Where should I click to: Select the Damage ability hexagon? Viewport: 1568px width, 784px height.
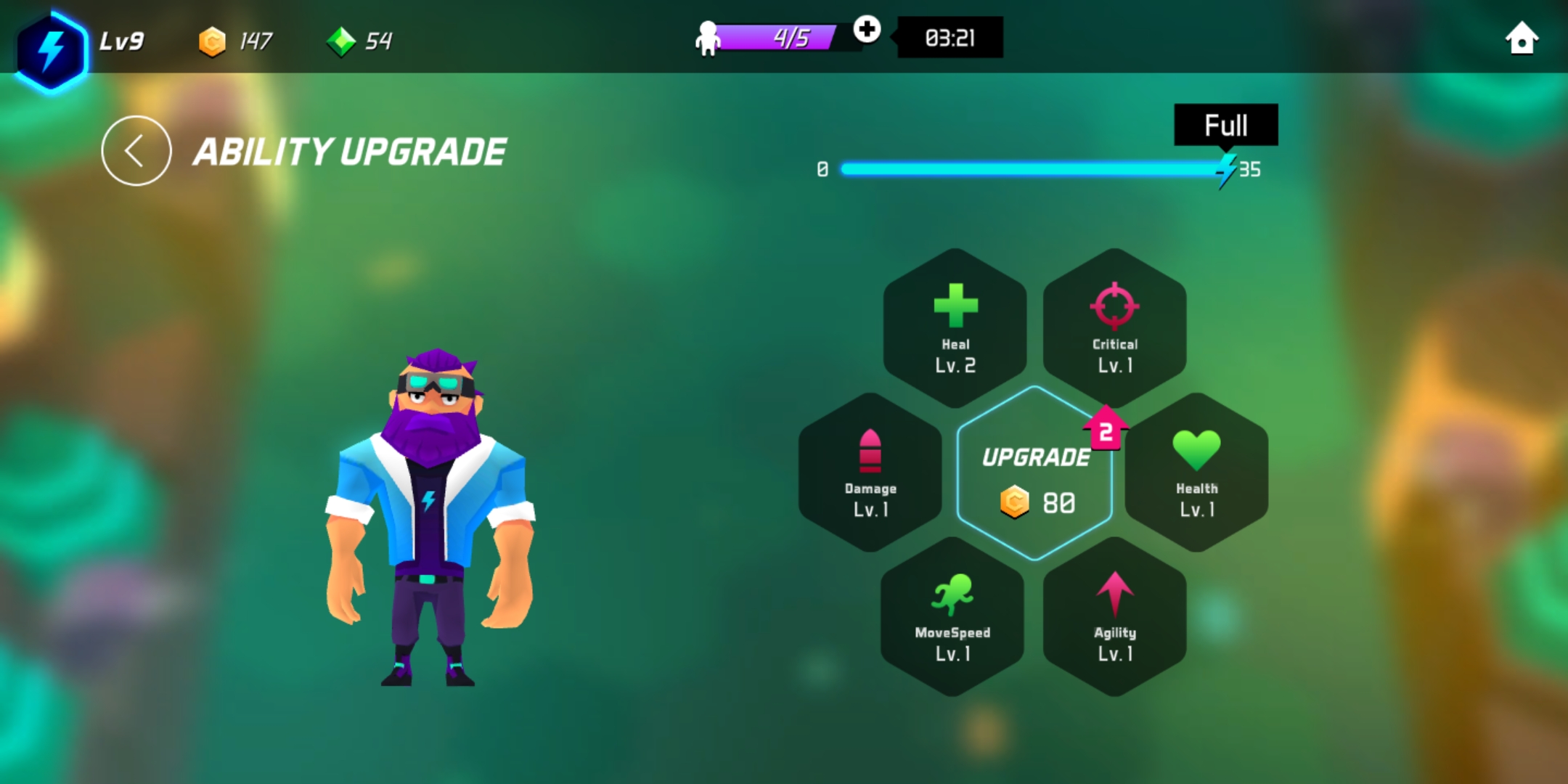870,472
